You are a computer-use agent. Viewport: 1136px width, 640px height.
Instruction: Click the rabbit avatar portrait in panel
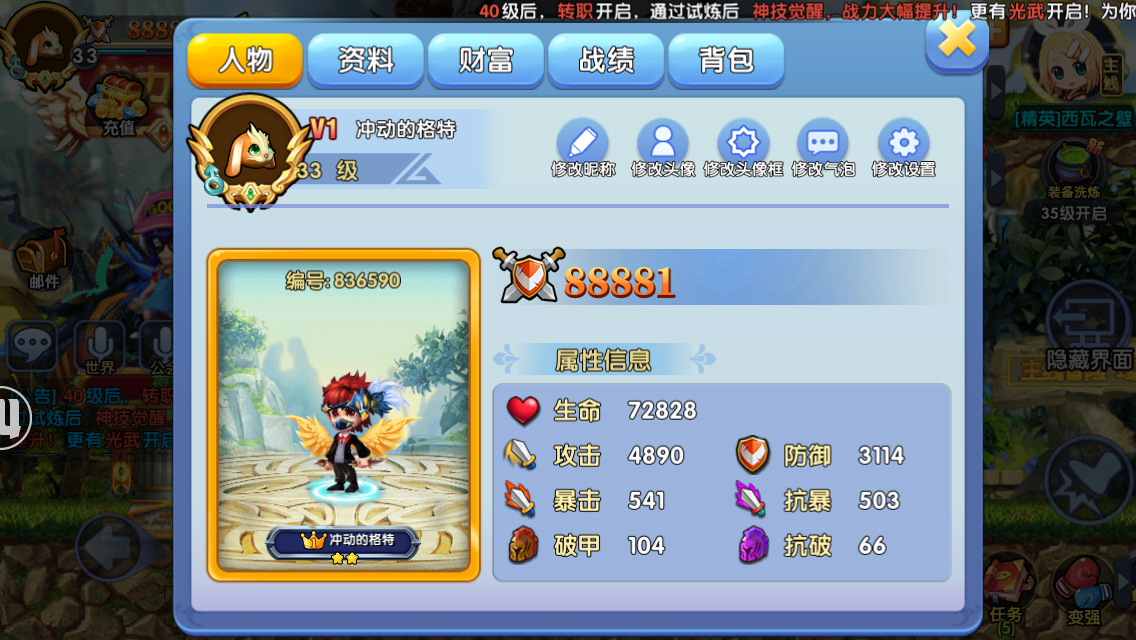point(250,151)
